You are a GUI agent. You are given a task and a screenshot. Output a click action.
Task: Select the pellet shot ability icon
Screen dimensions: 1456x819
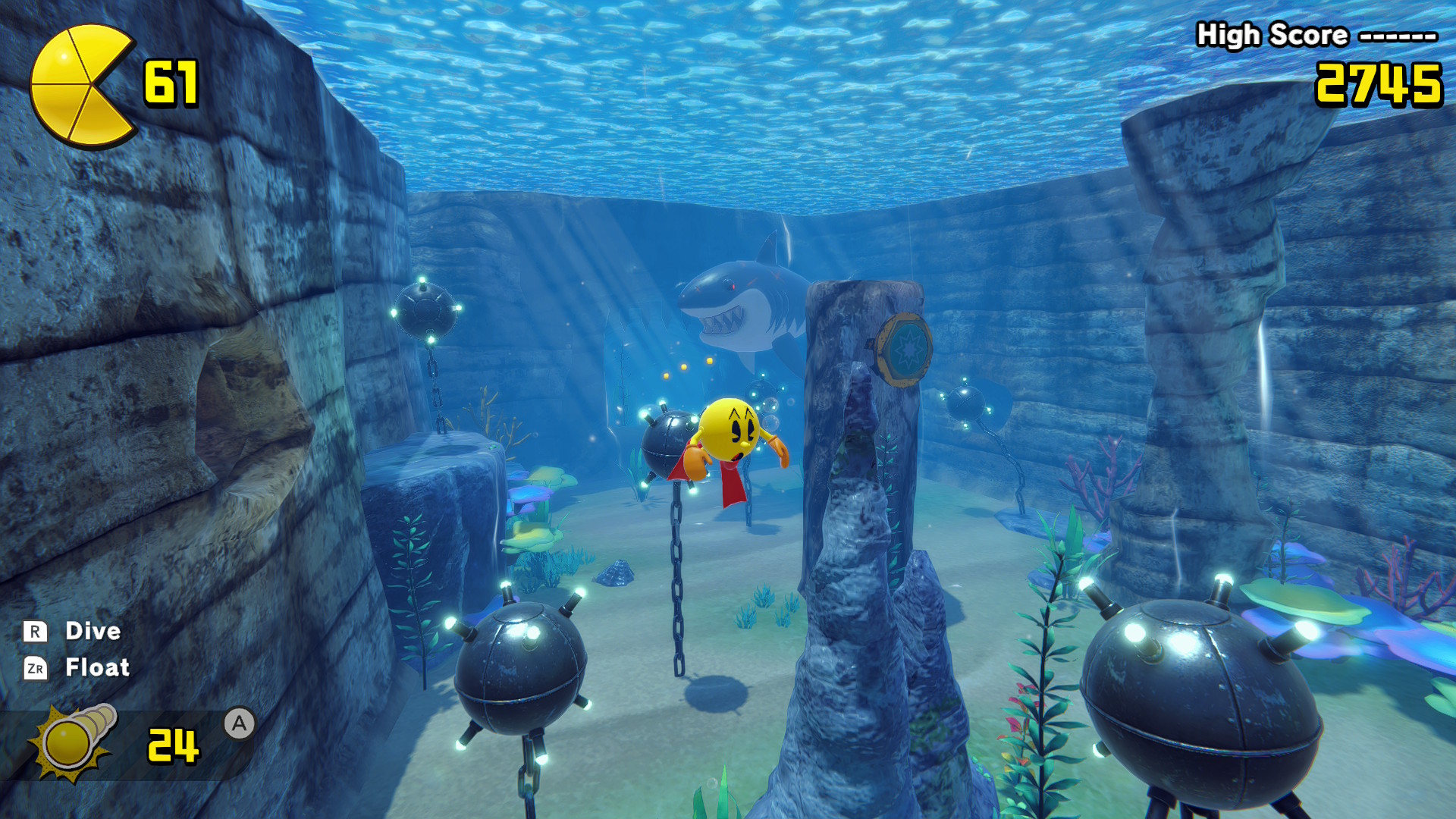click(74, 741)
